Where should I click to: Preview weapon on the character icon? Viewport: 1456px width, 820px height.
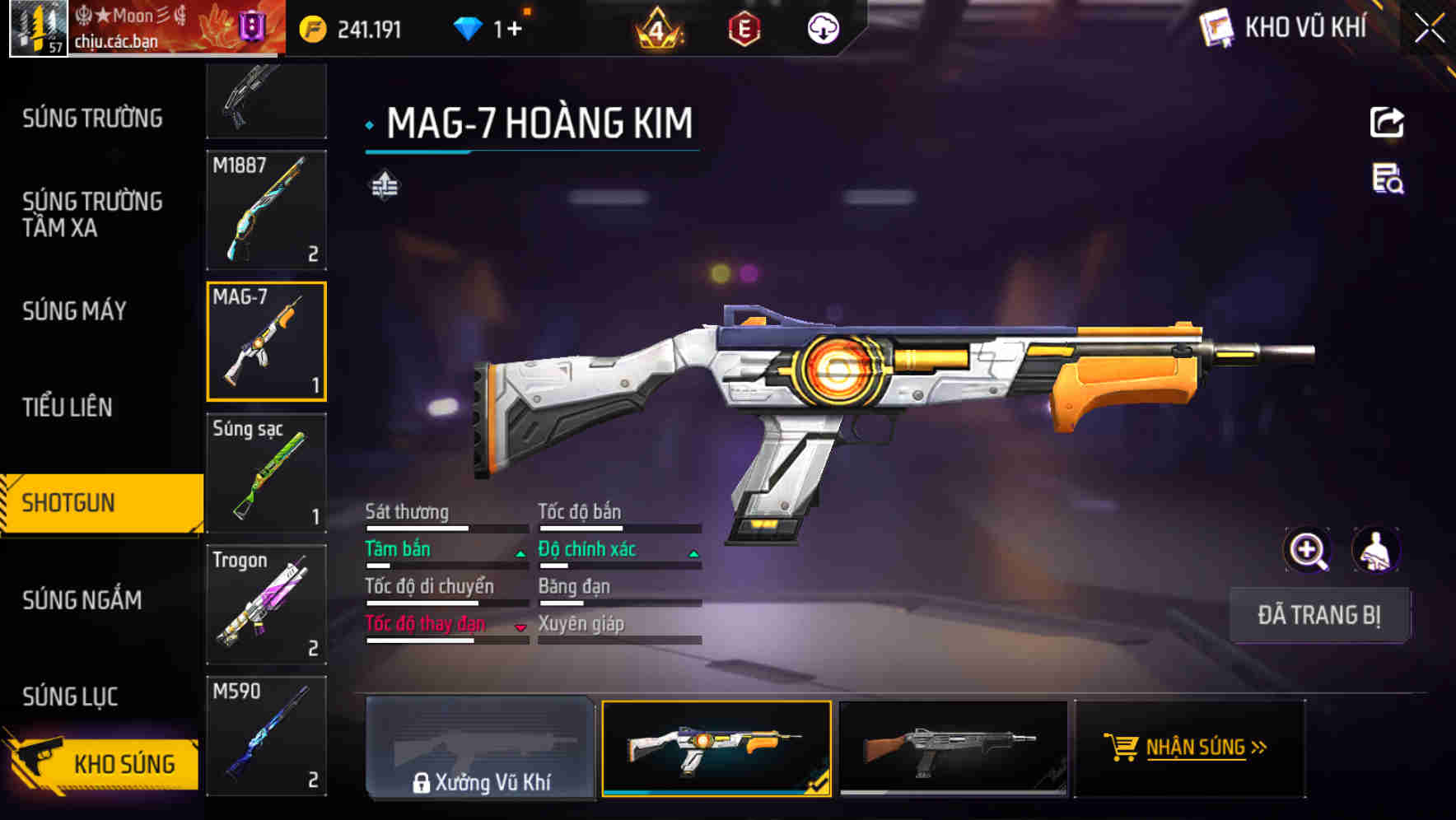pos(1375,550)
